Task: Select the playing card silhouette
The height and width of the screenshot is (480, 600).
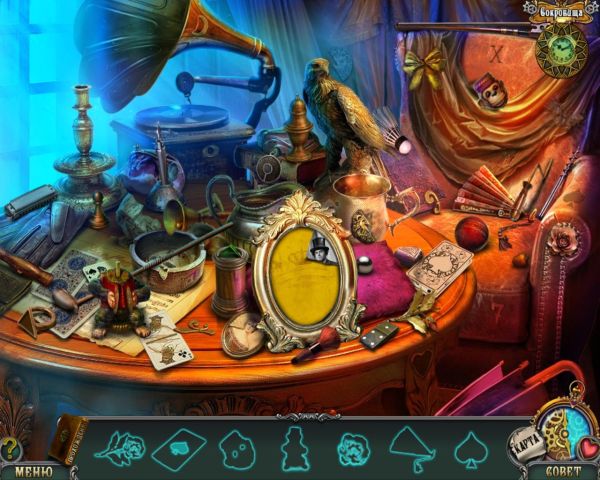Action: pyautogui.click(x=180, y=446)
